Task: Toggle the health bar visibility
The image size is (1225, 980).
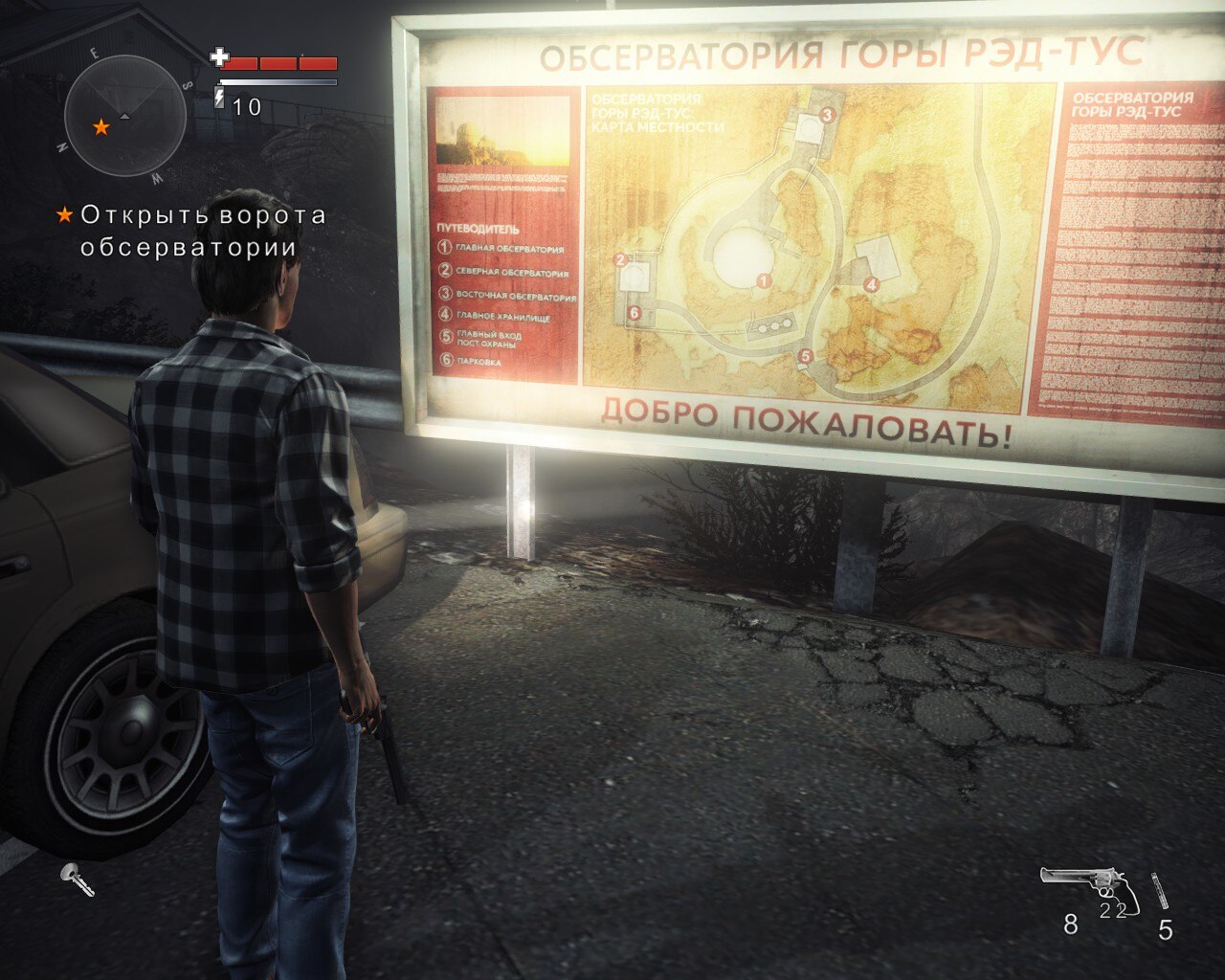Action: point(278,64)
